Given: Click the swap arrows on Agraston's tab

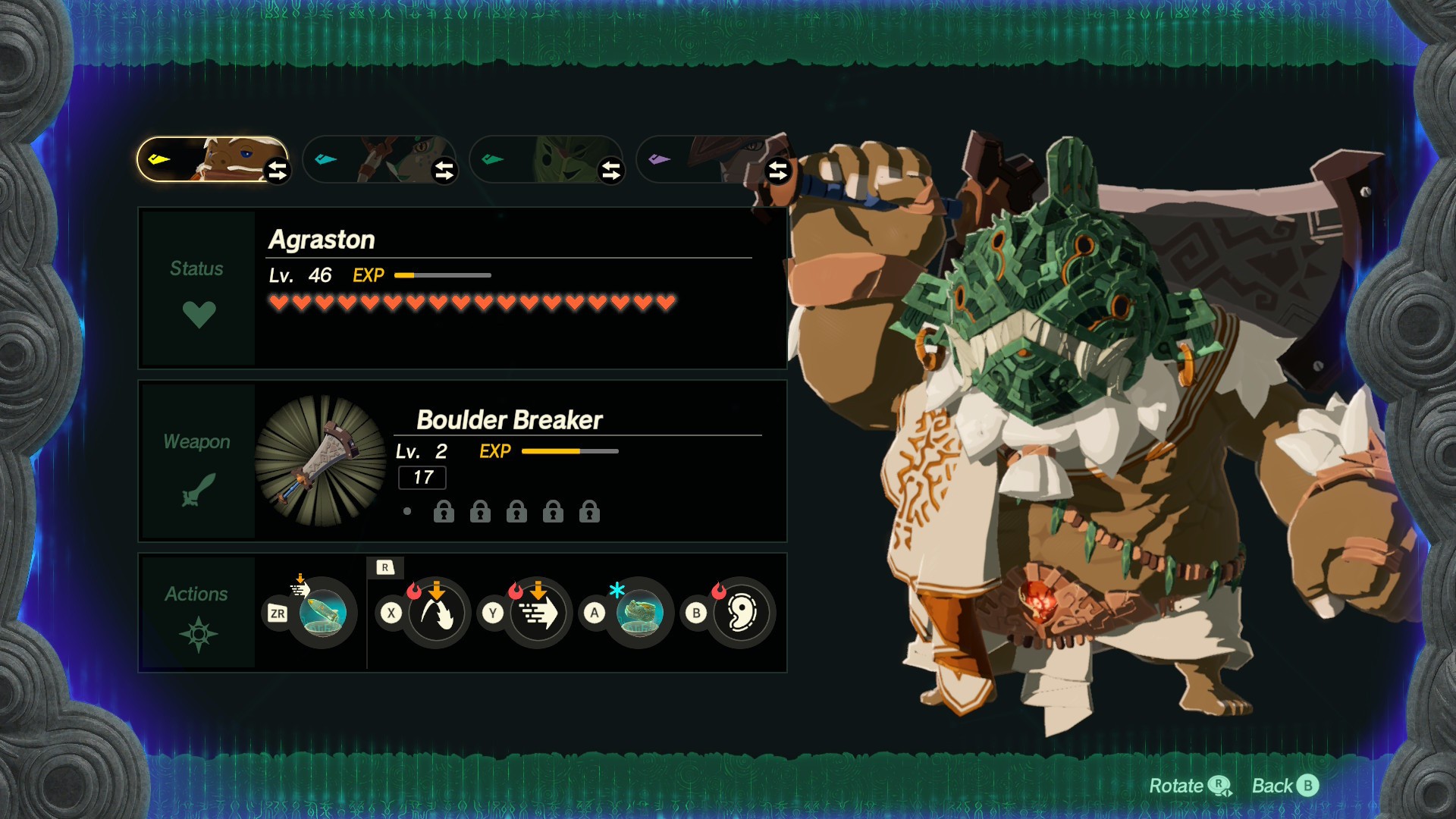Looking at the screenshot, I should pos(278,171).
